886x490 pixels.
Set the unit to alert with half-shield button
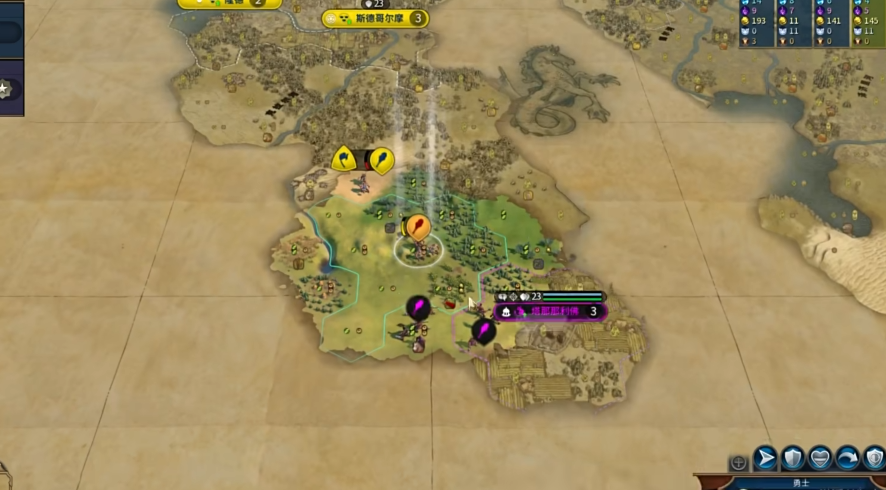point(873,458)
